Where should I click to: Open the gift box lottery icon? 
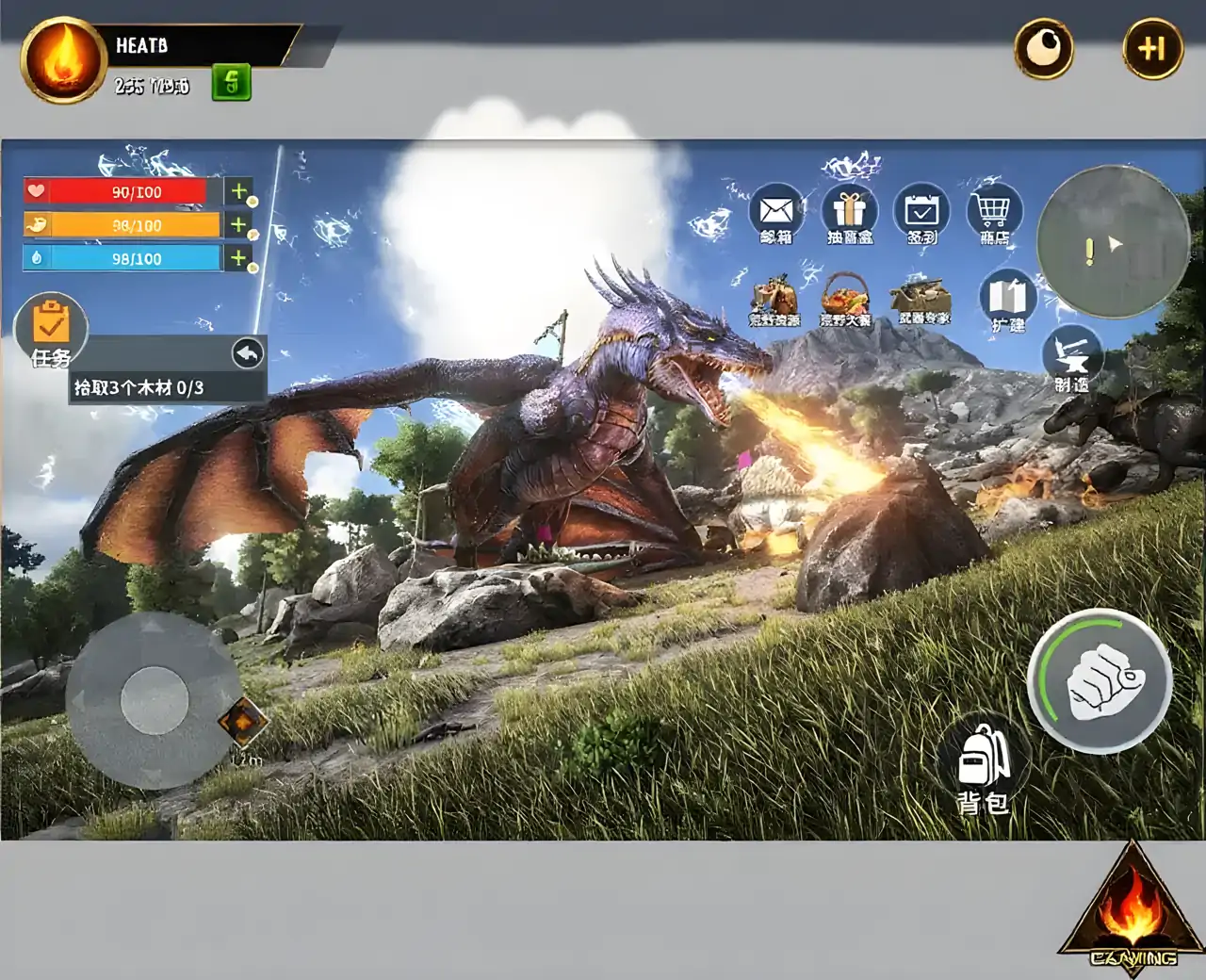849,211
